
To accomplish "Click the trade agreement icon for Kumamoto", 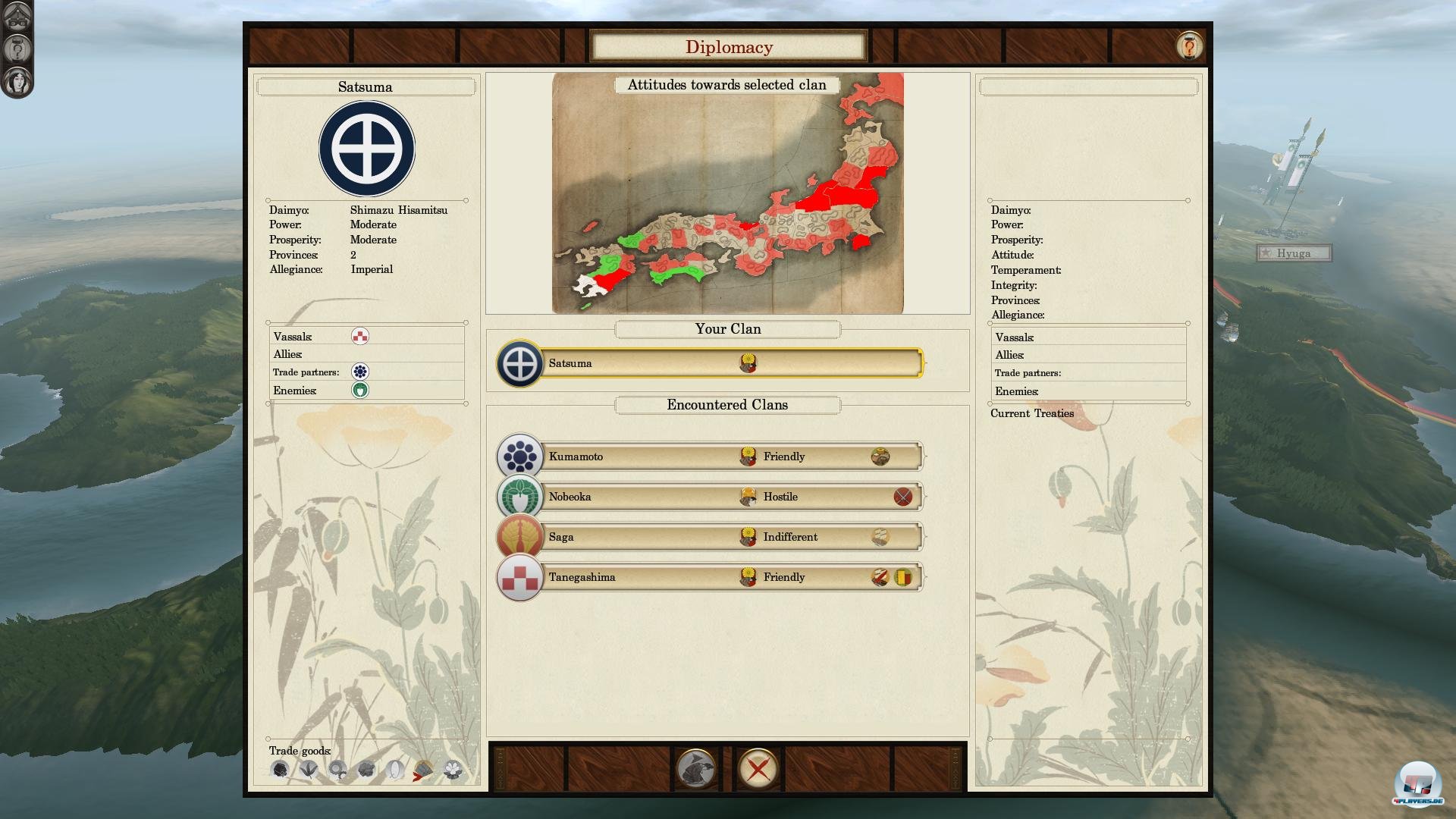I will click(x=880, y=457).
